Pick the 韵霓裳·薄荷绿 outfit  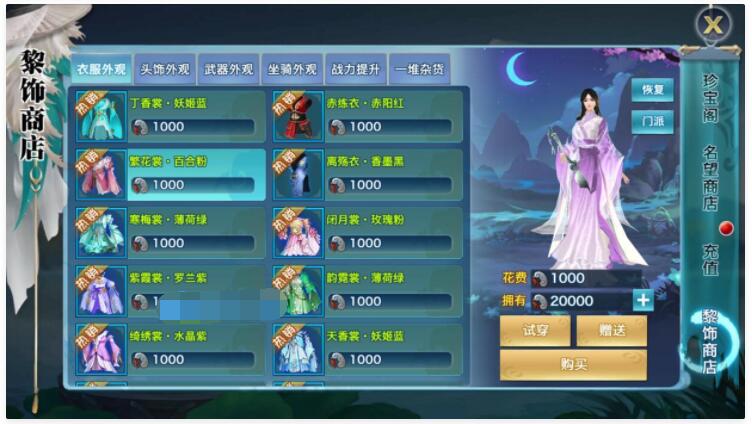click(x=367, y=291)
